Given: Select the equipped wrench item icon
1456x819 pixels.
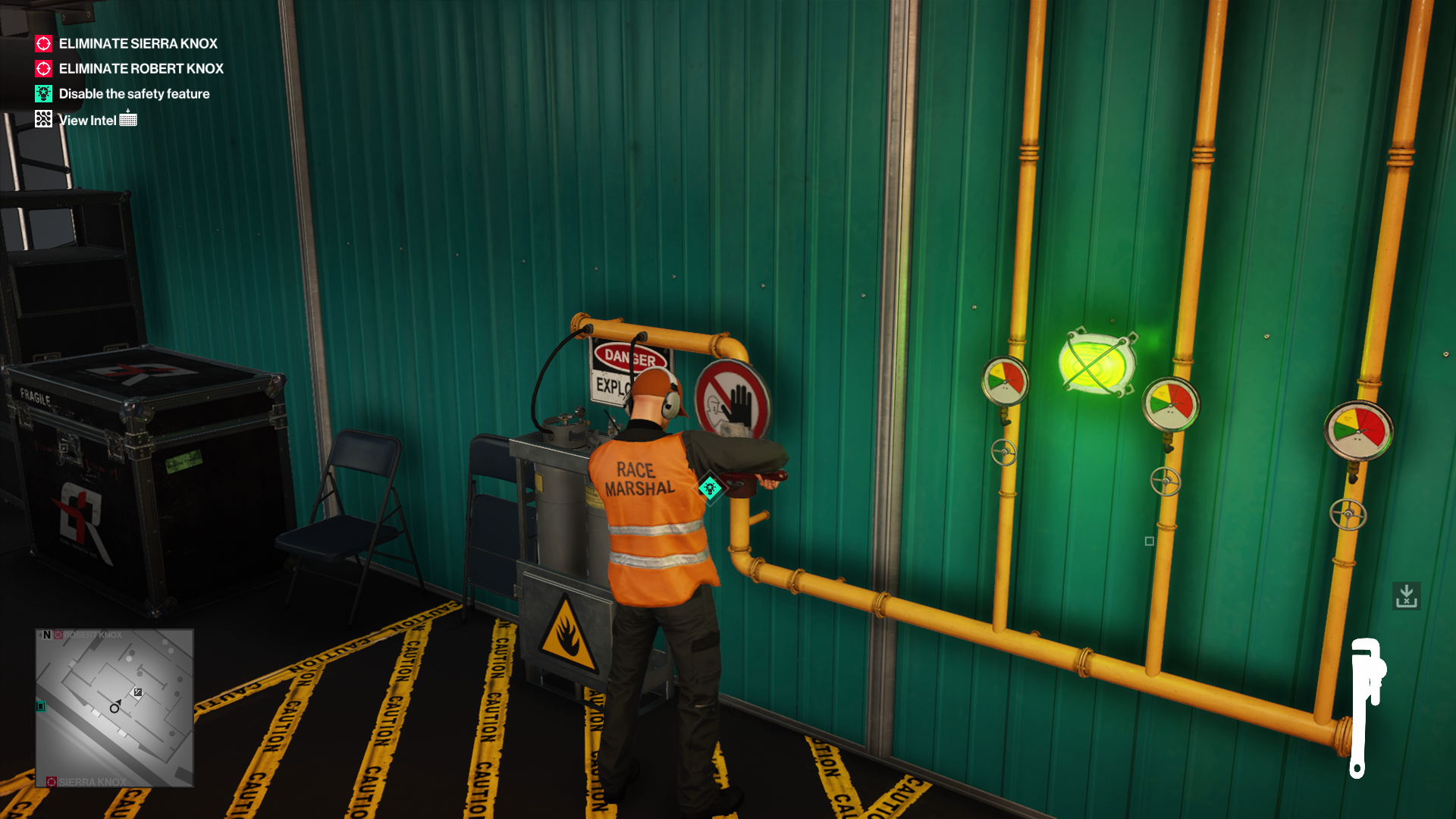Looking at the screenshot, I should click(1366, 707).
